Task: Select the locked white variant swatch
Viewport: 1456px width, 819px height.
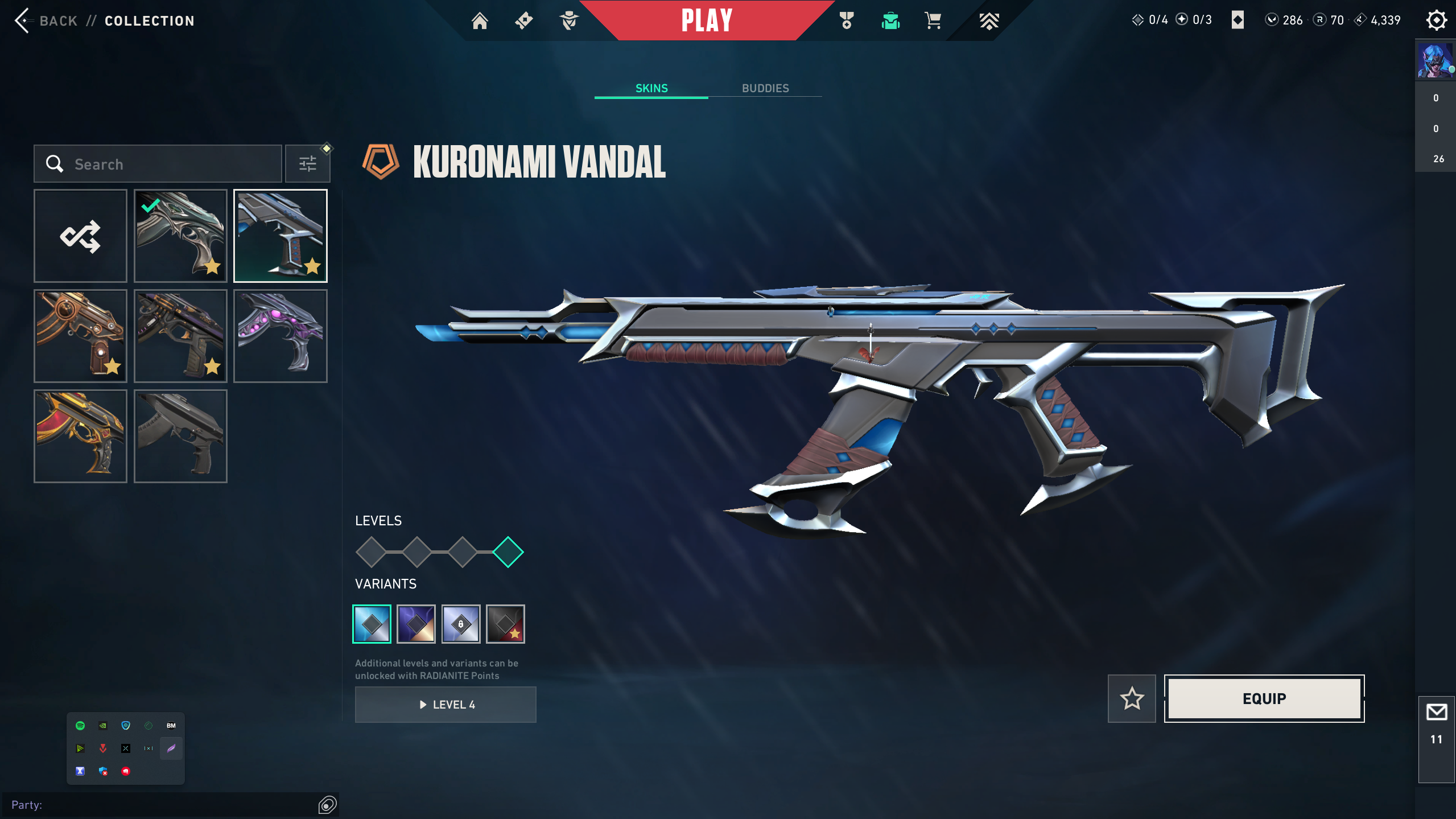Action: (x=461, y=624)
